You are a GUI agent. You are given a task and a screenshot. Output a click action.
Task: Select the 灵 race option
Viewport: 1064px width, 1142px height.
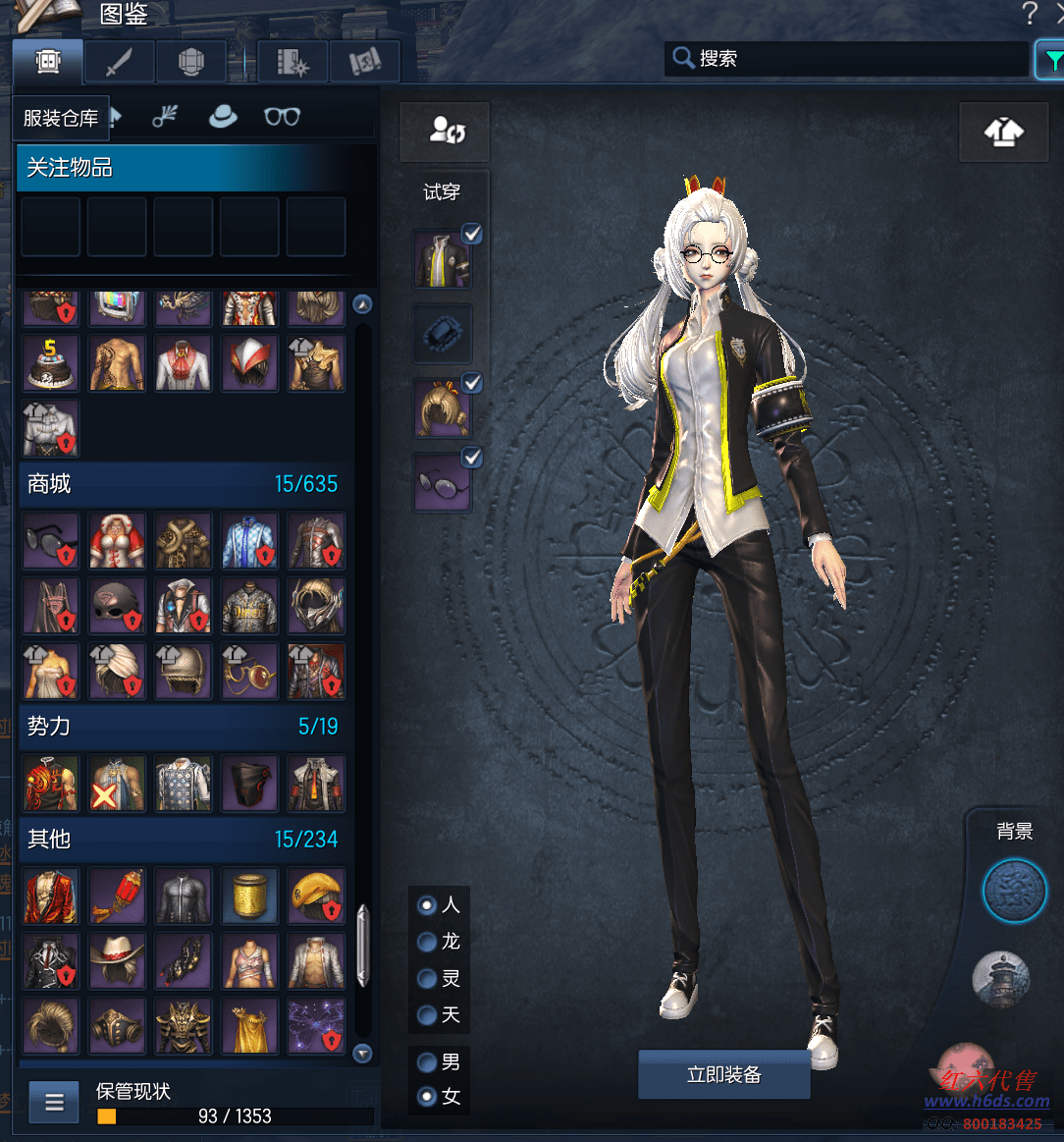(427, 978)
